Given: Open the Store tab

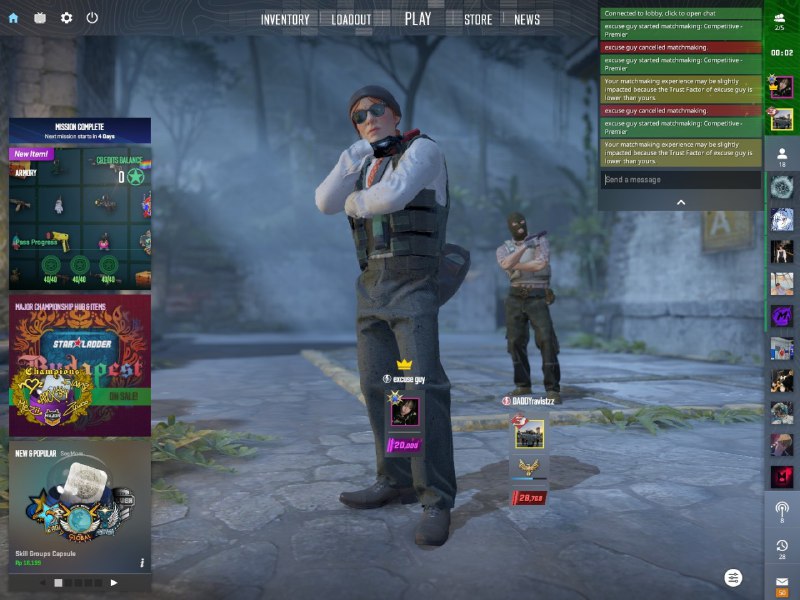Looking at the screenshot, I should point(478,19).
